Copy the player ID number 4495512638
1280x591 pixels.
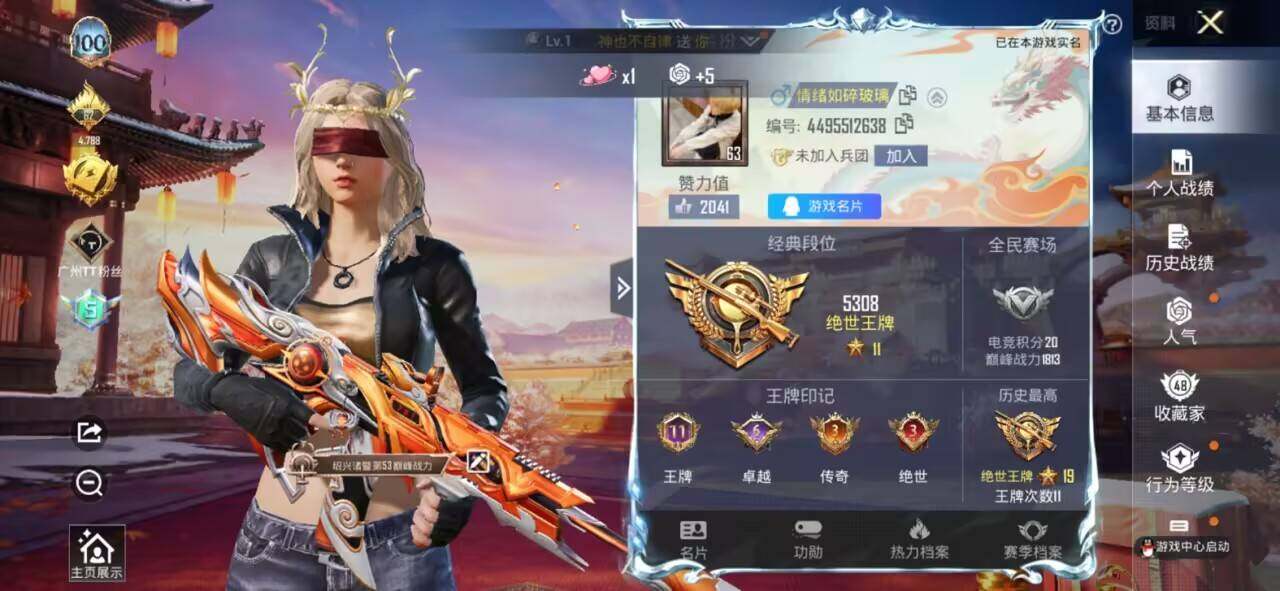coord(904,125)
